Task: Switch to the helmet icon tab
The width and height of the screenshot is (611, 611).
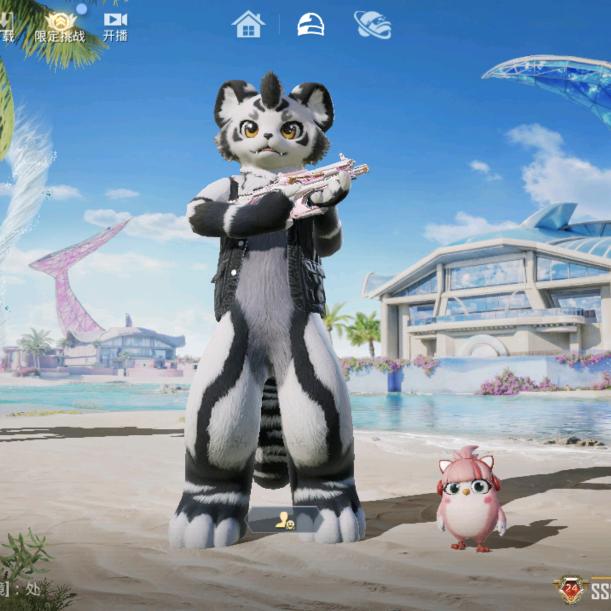Action: (x=311, y=25)
